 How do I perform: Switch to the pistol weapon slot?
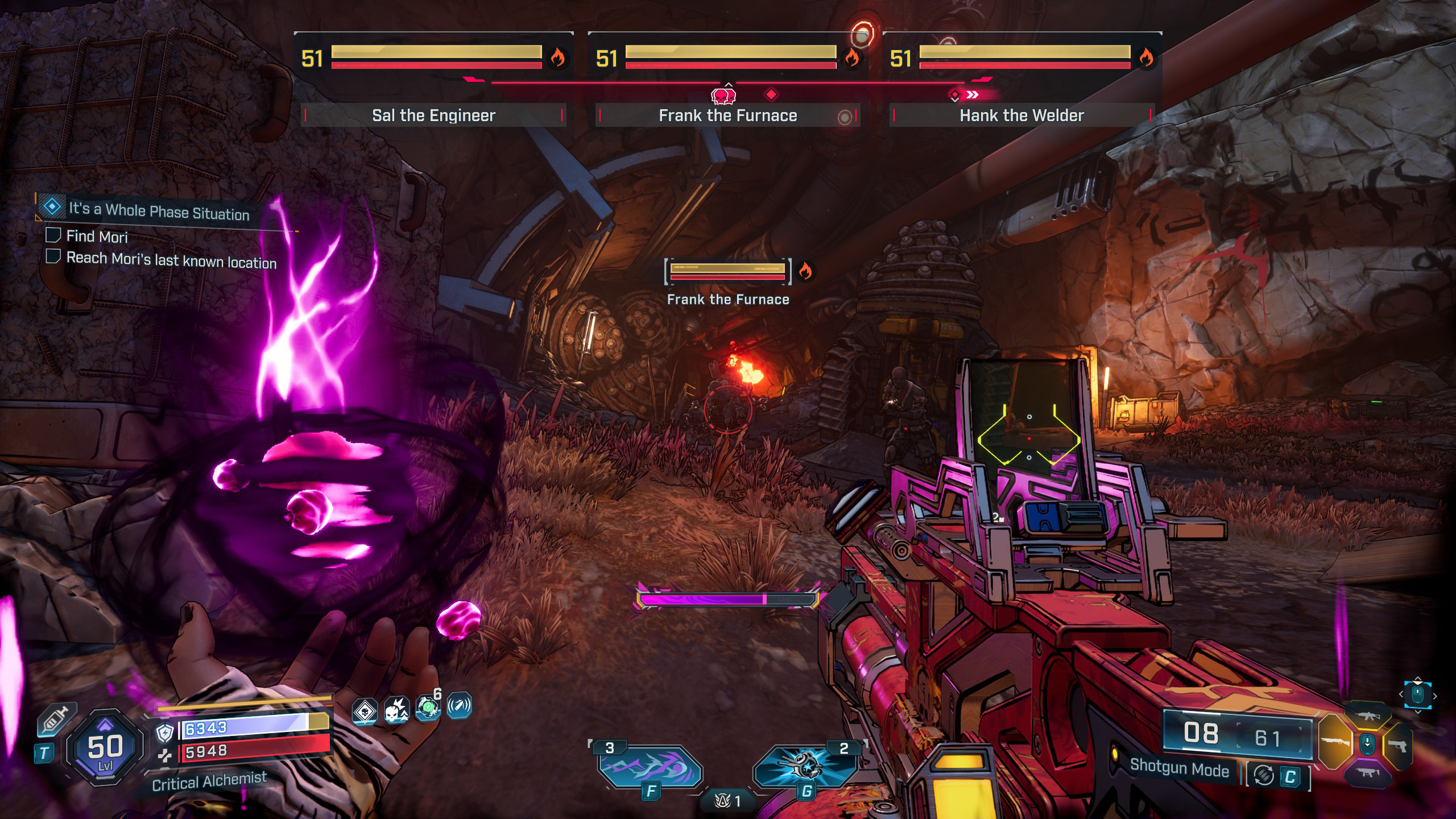click(1398, 745)
